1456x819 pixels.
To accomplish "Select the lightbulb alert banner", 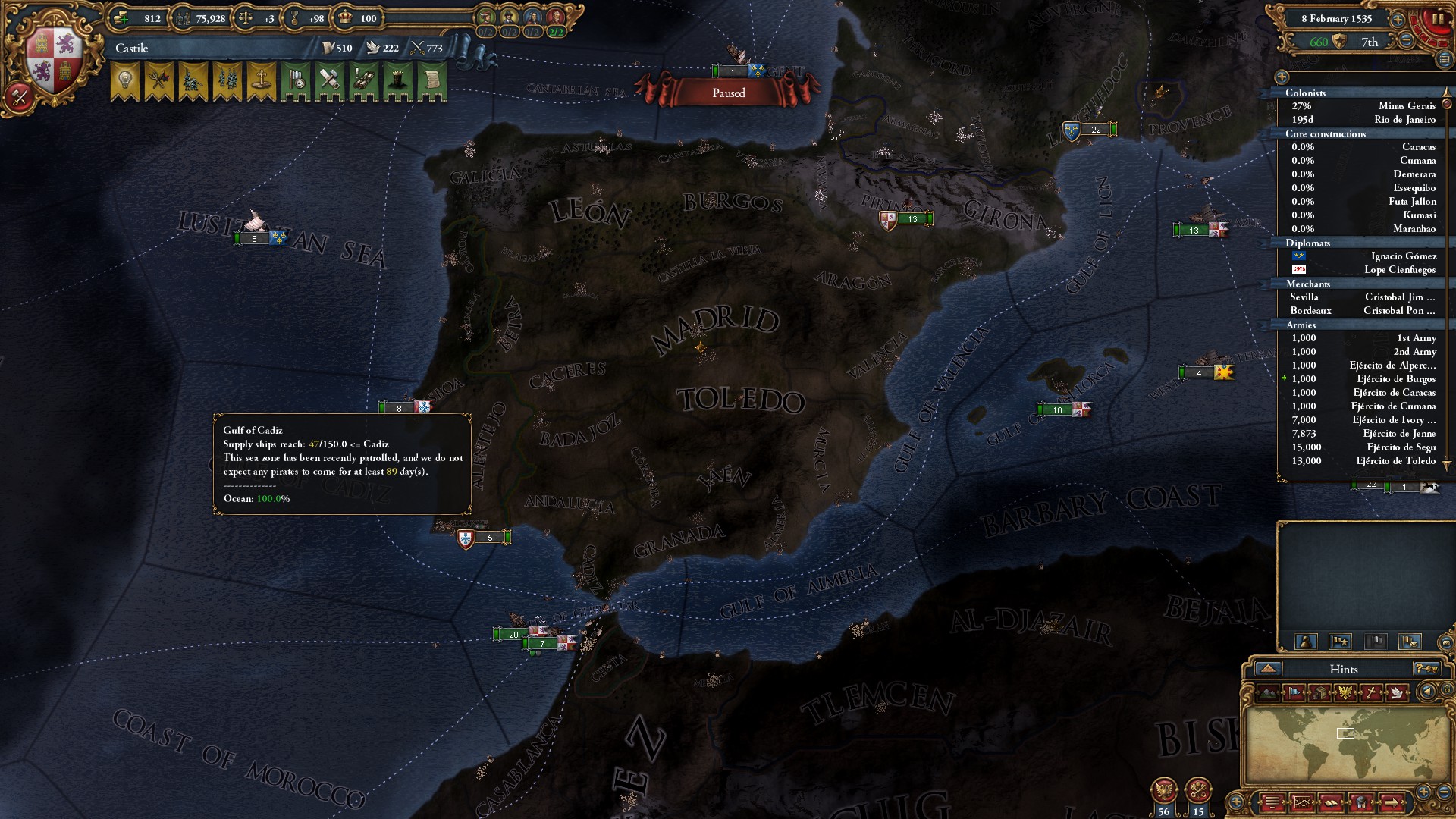I will click(x=125, y=80).
